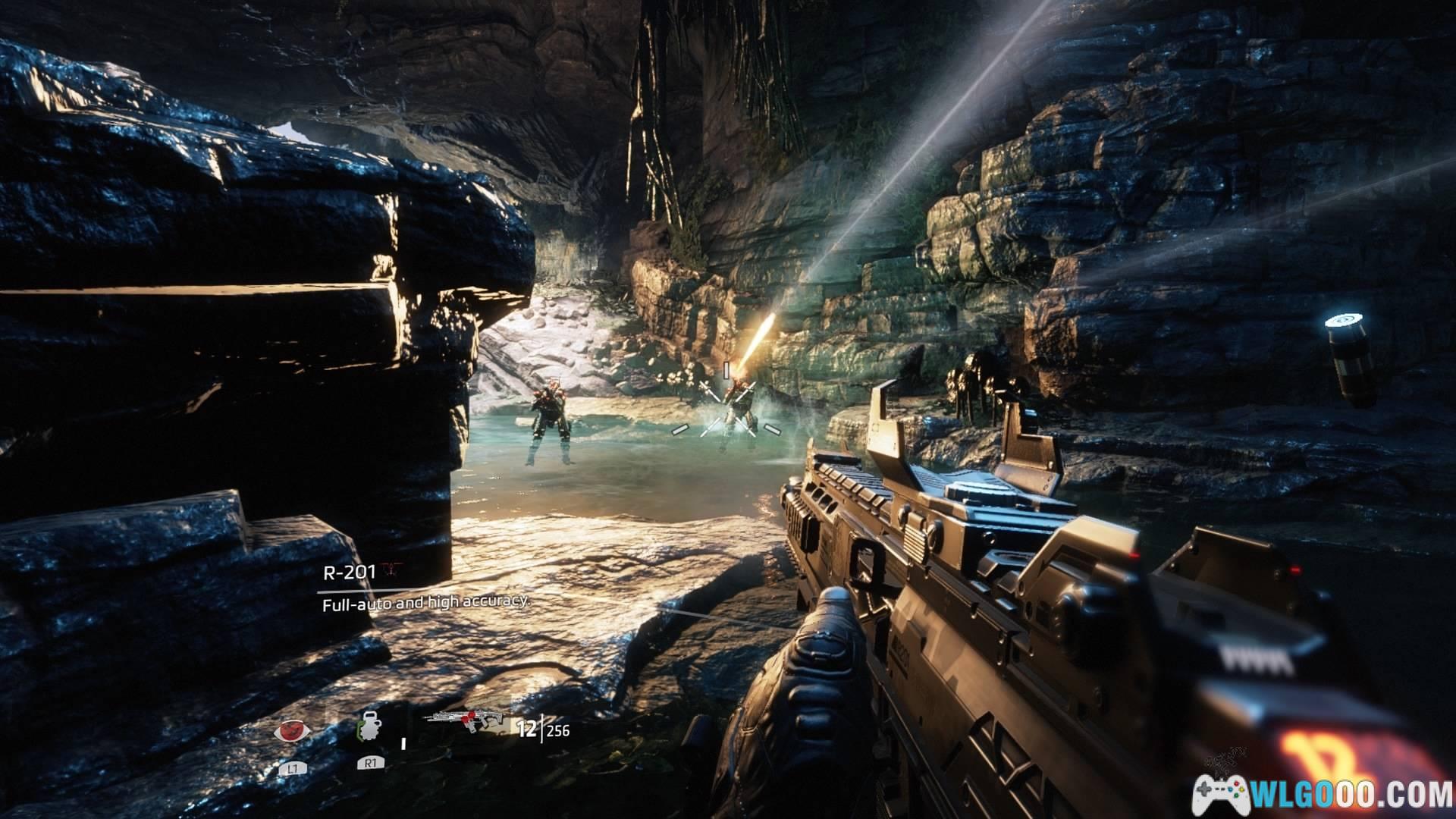Select the frag grenade ordnance icon
Screen dimensions: 1456x819
pos(369,731)
